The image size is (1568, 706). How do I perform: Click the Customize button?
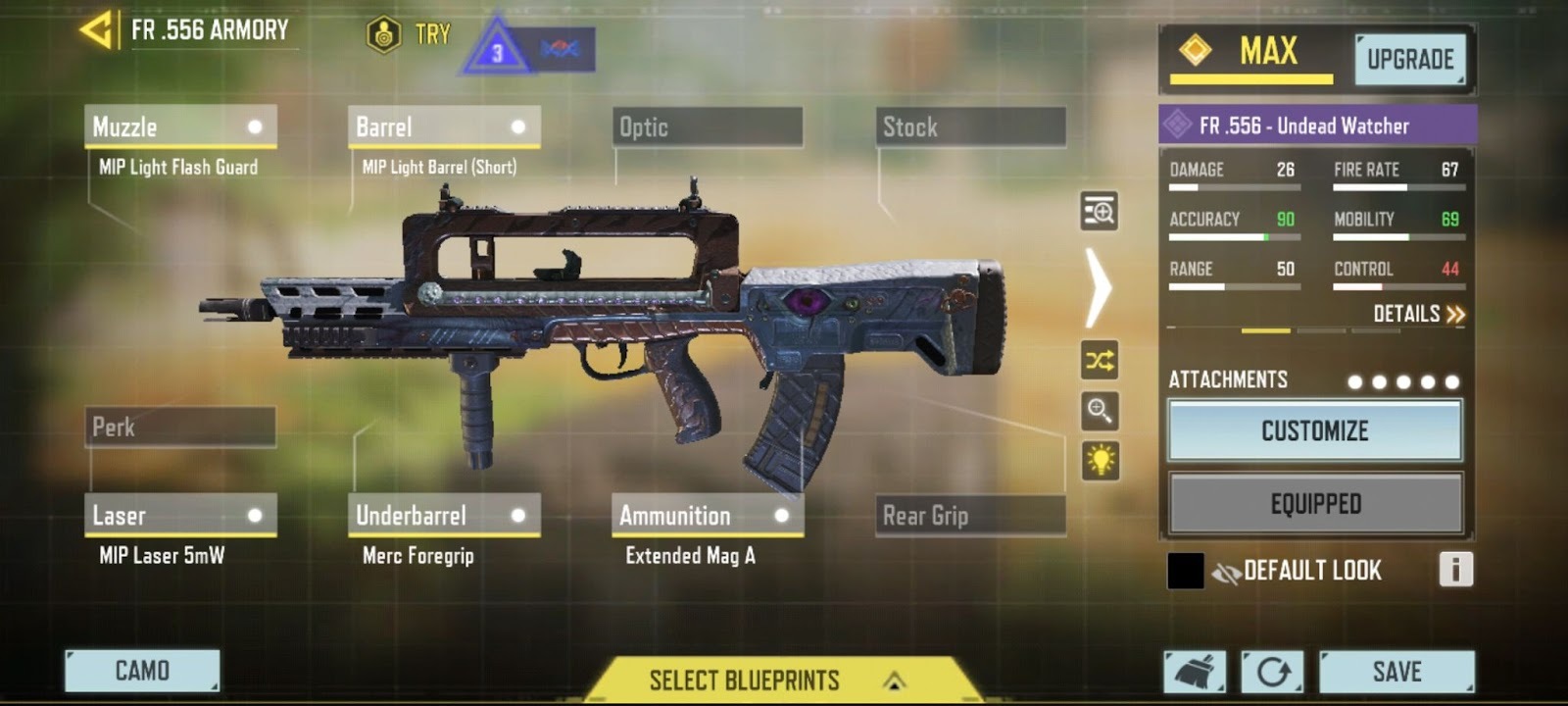click(x=1314, y=430)
